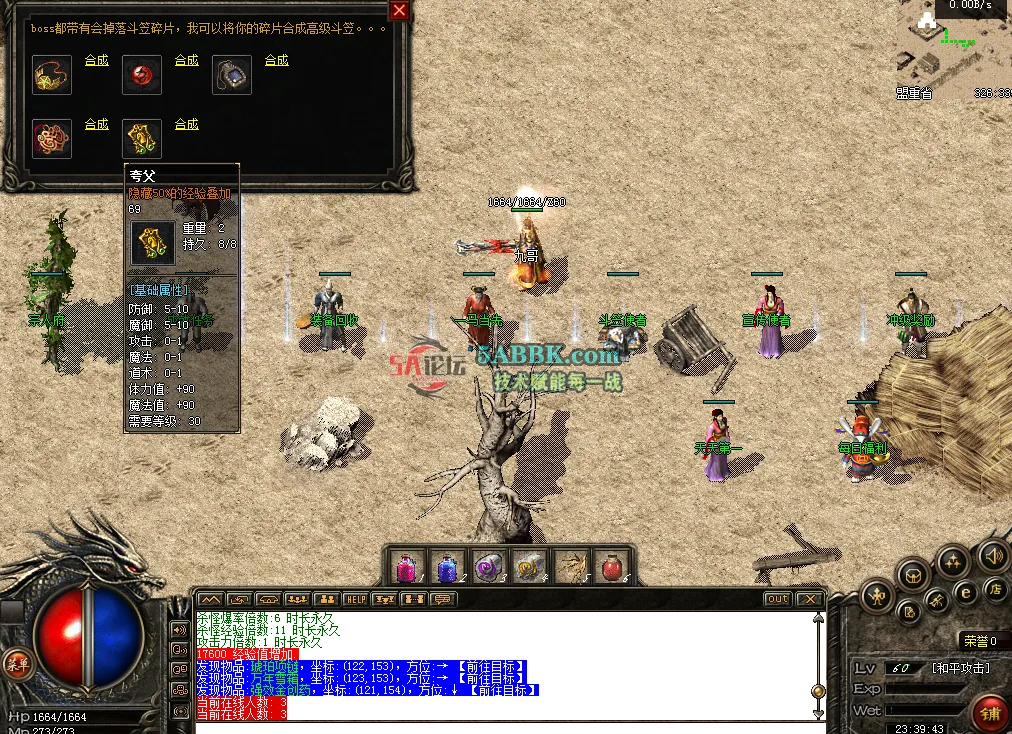Close the chat panel with X button

pyautogui.click(x=808, y=599)
